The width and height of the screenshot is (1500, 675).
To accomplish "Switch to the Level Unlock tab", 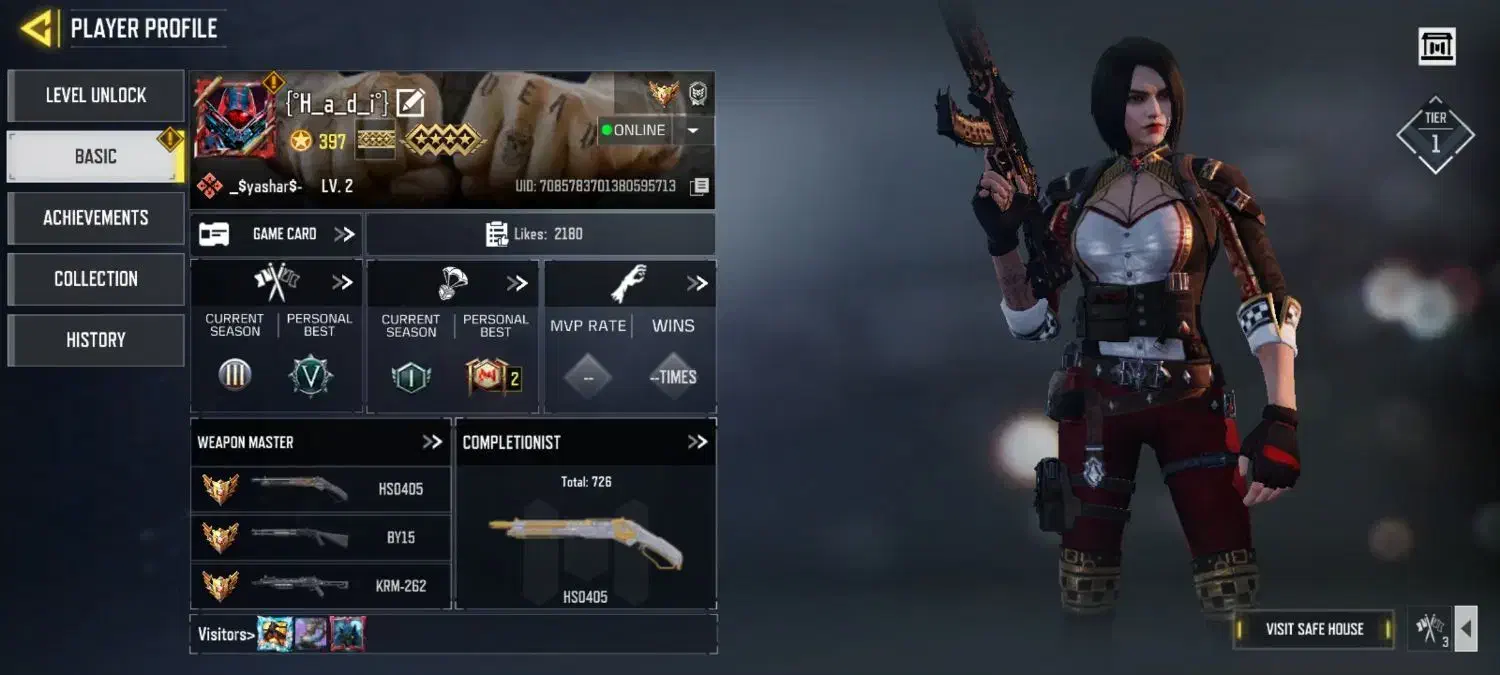I will click(96, 96).
